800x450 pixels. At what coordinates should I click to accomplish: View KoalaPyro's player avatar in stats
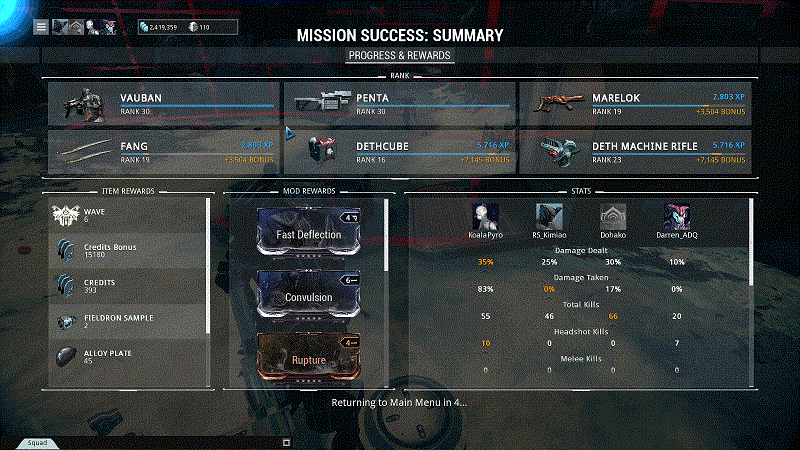487,217
